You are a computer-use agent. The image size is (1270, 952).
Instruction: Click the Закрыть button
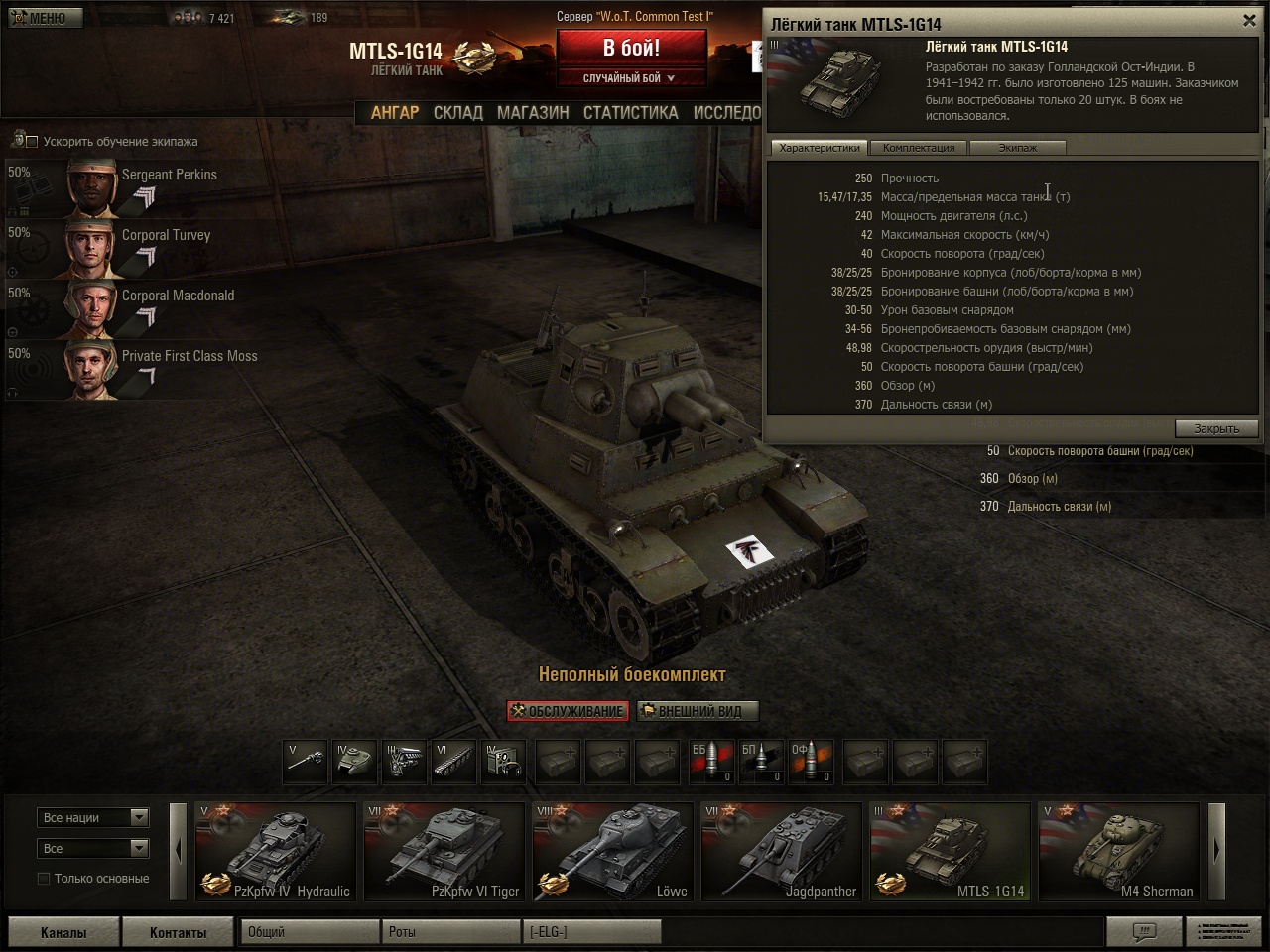pyautogui.click(x=1216, y=428)
